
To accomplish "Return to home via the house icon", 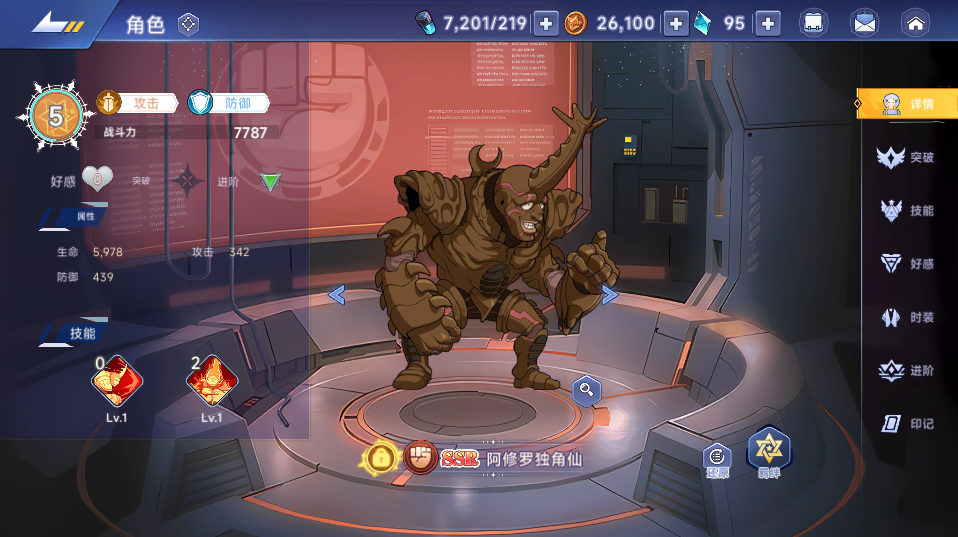I will (x=915, y=23).
